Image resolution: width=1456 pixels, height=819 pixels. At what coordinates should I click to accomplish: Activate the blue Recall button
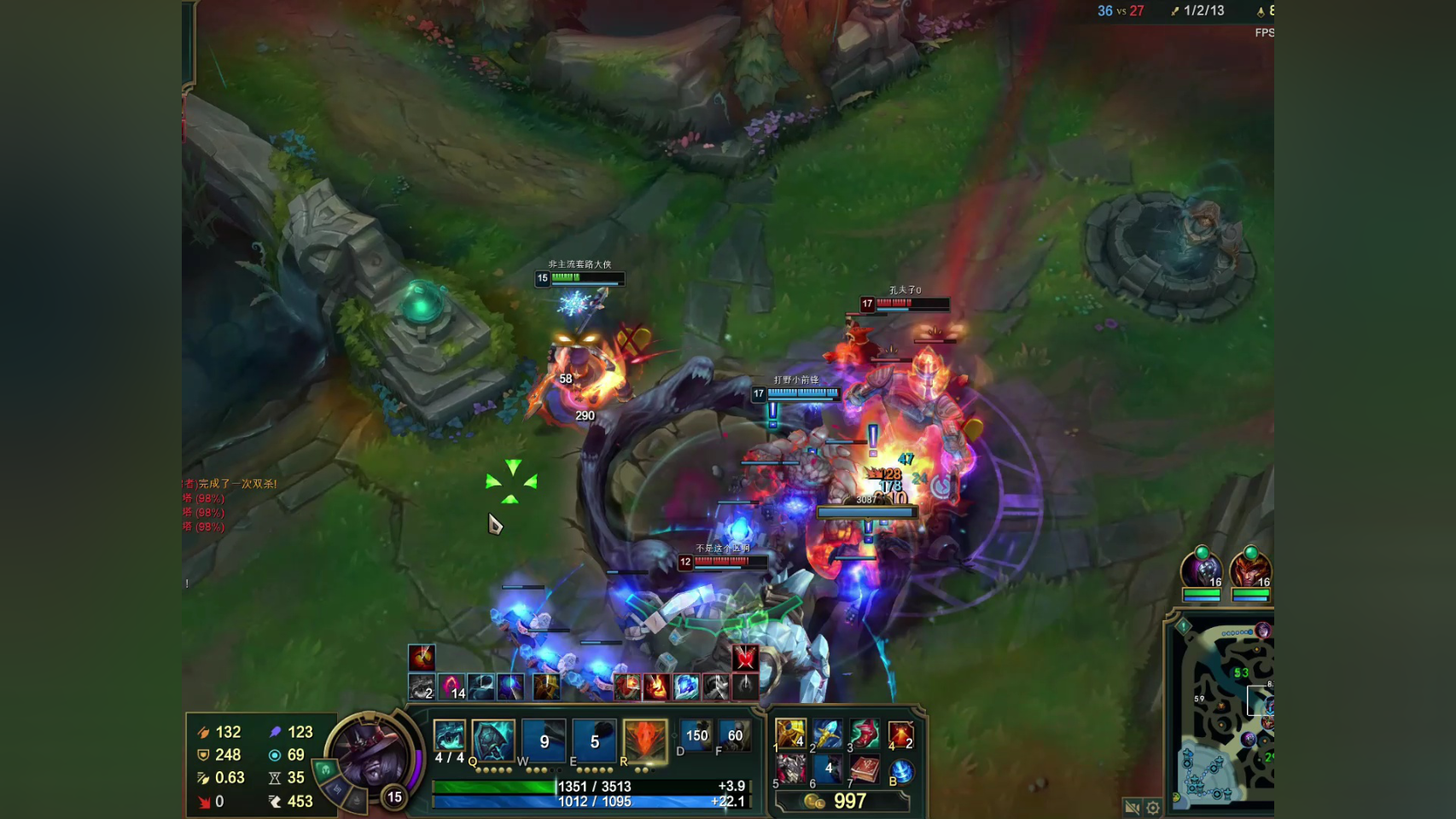[901, 771]
